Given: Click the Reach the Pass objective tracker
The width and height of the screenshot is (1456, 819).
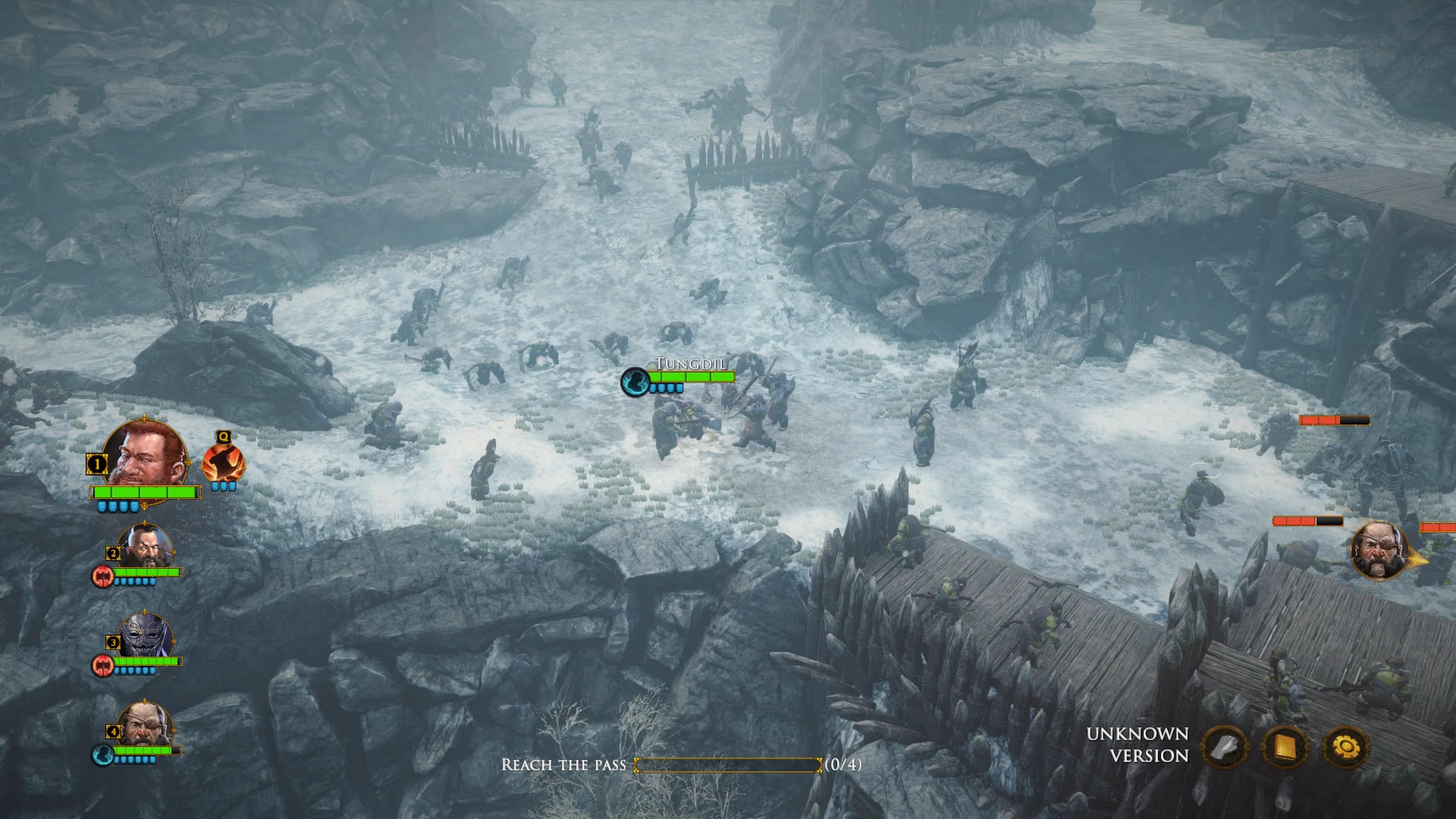Looking at the screenshot, I should [x=681, y=764].
